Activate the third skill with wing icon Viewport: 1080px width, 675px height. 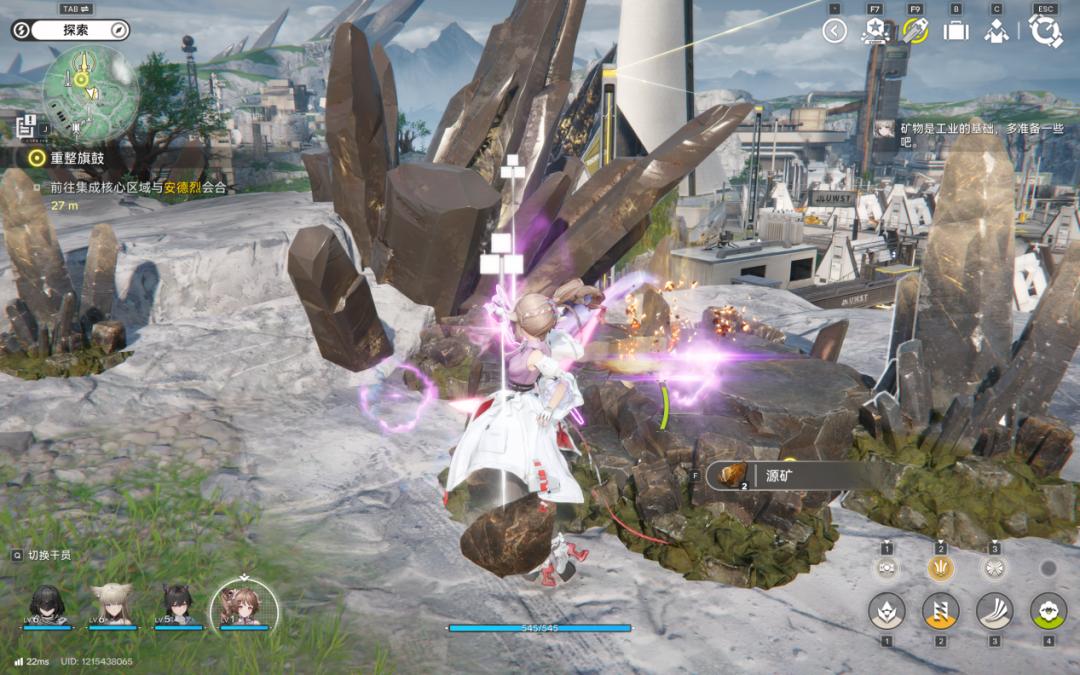click(x=994, y=611)
